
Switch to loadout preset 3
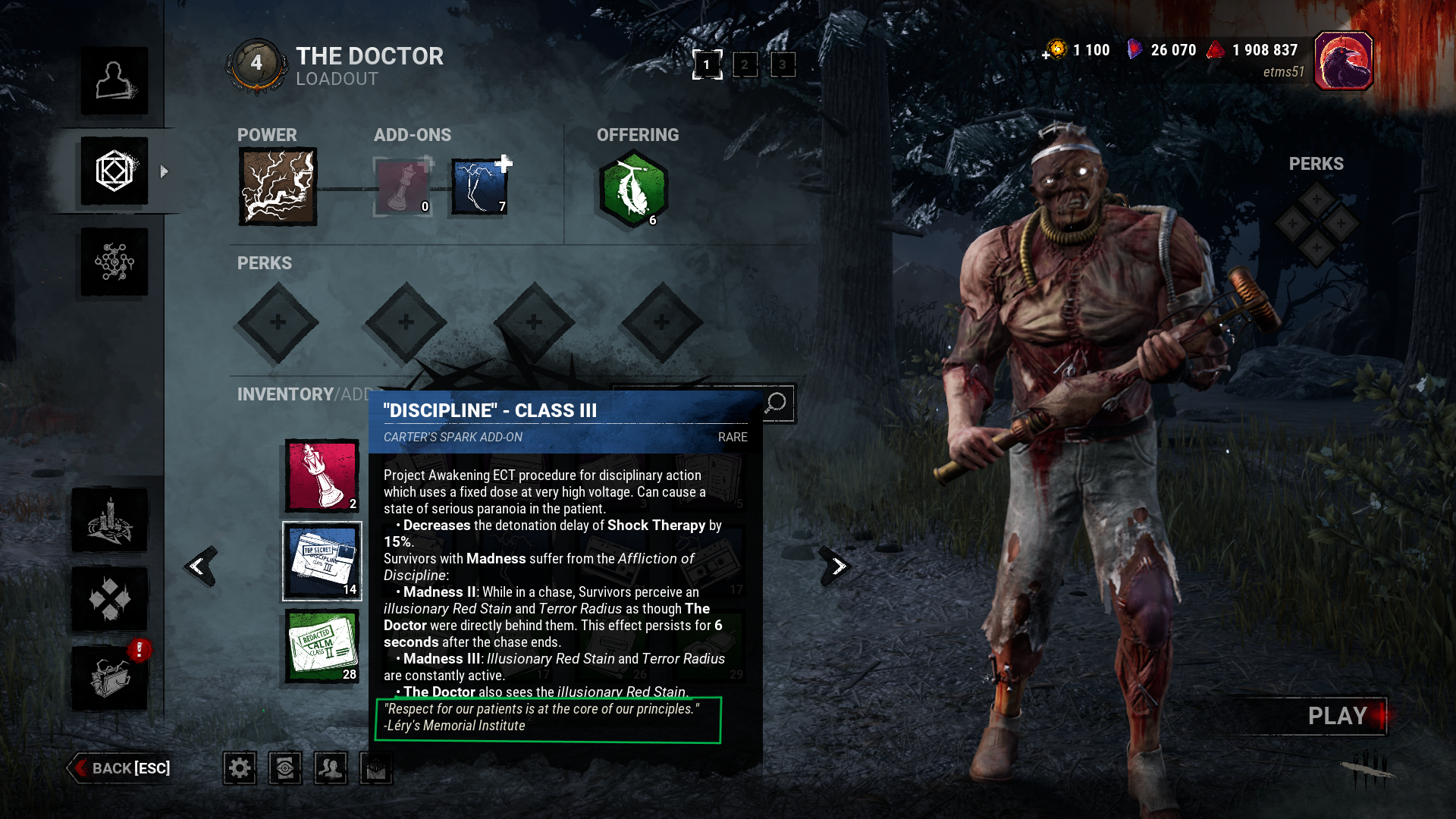click(783, 65)
